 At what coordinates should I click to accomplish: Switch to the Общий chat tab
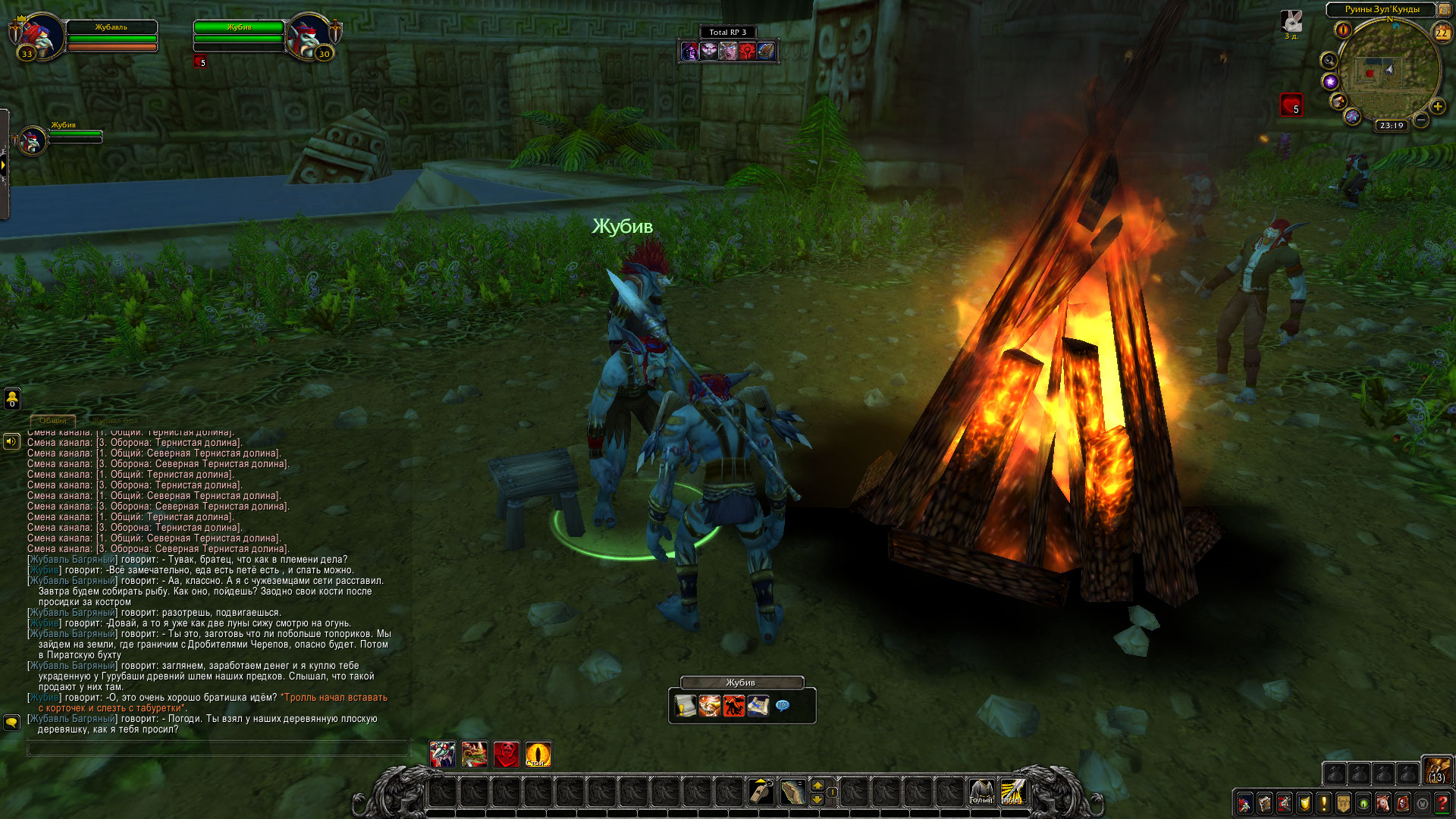coord(52,420)
